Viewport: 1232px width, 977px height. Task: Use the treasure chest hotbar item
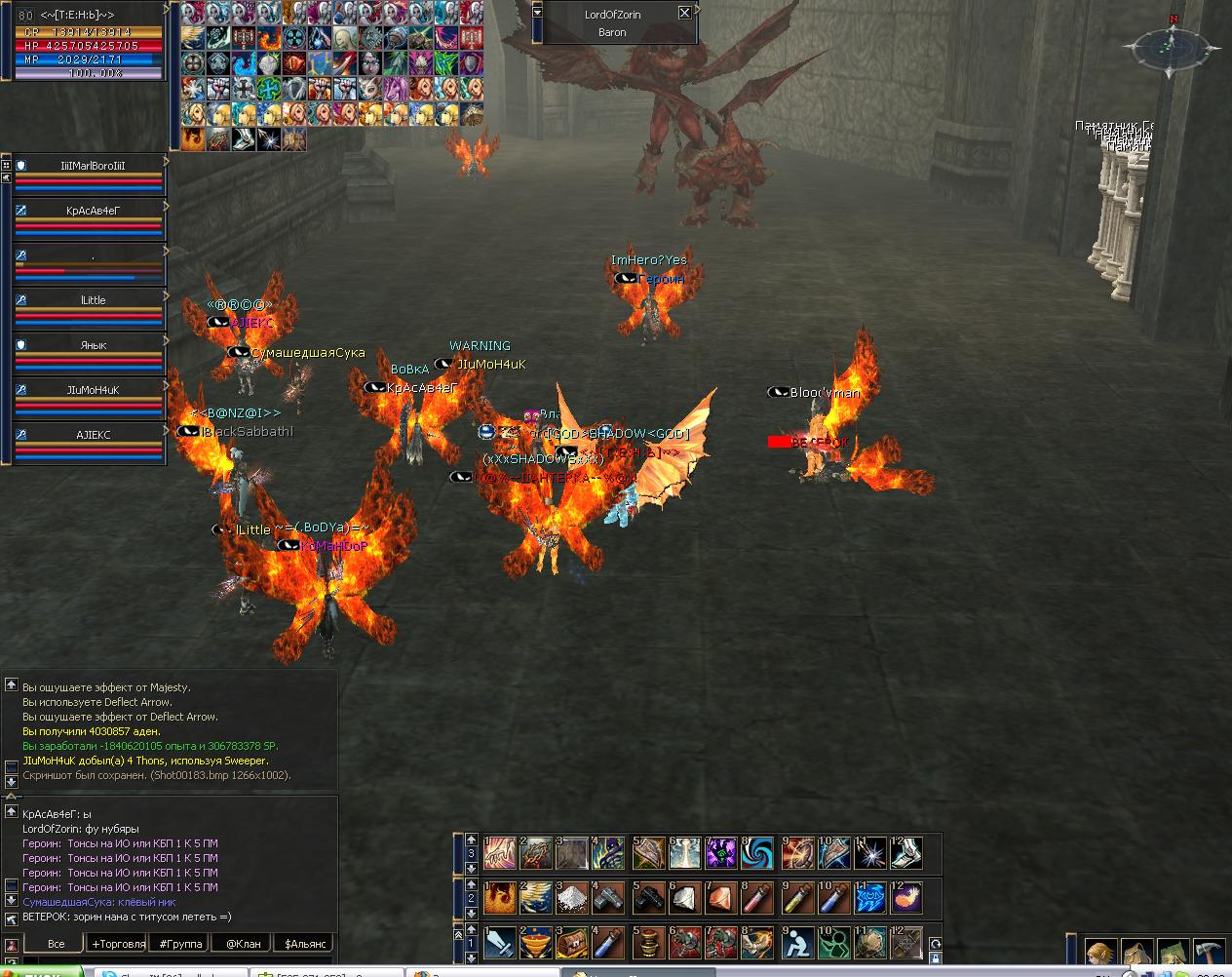tap(571, 943)
